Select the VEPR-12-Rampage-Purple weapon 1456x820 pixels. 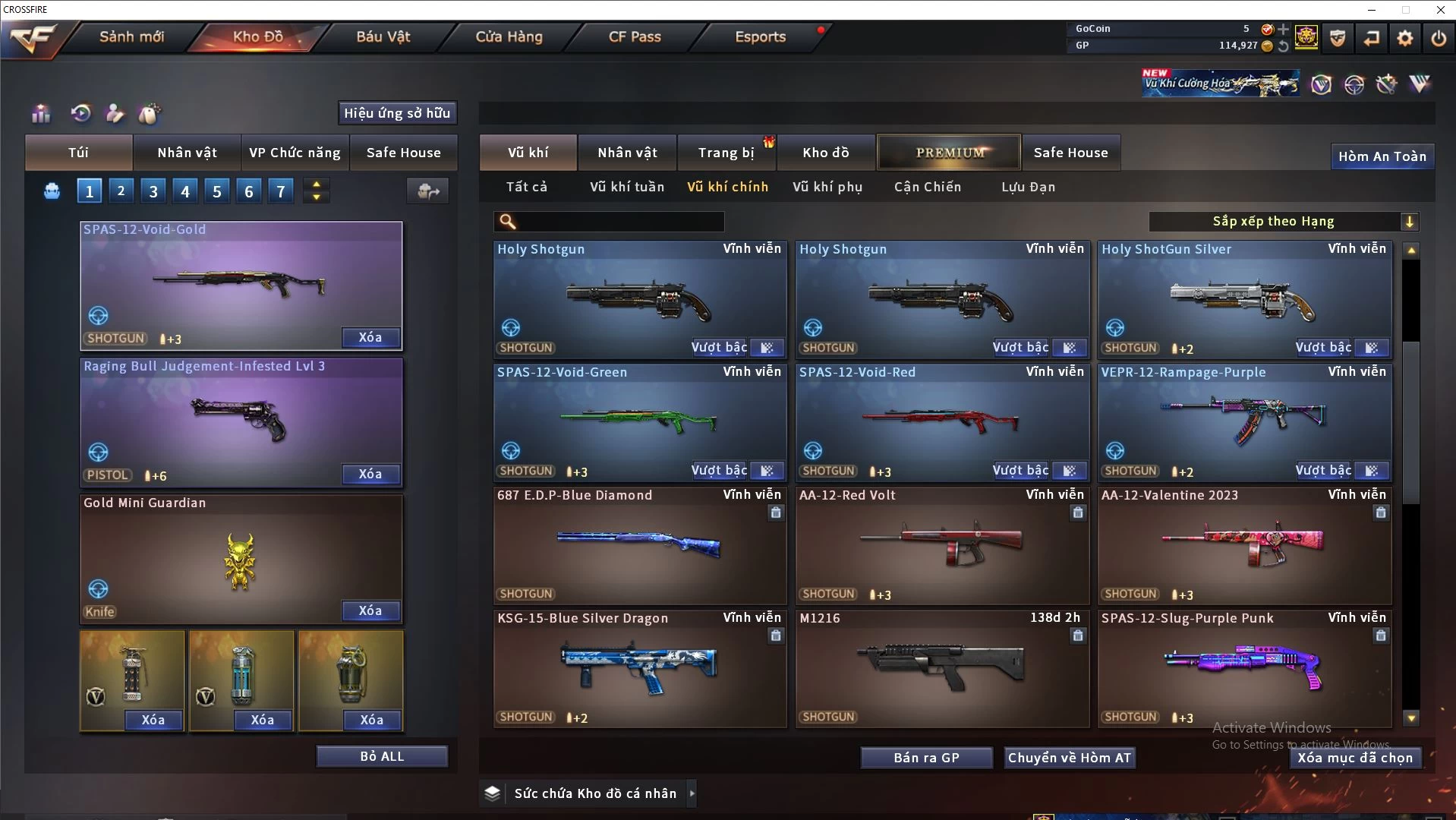tap(1243, 421)
